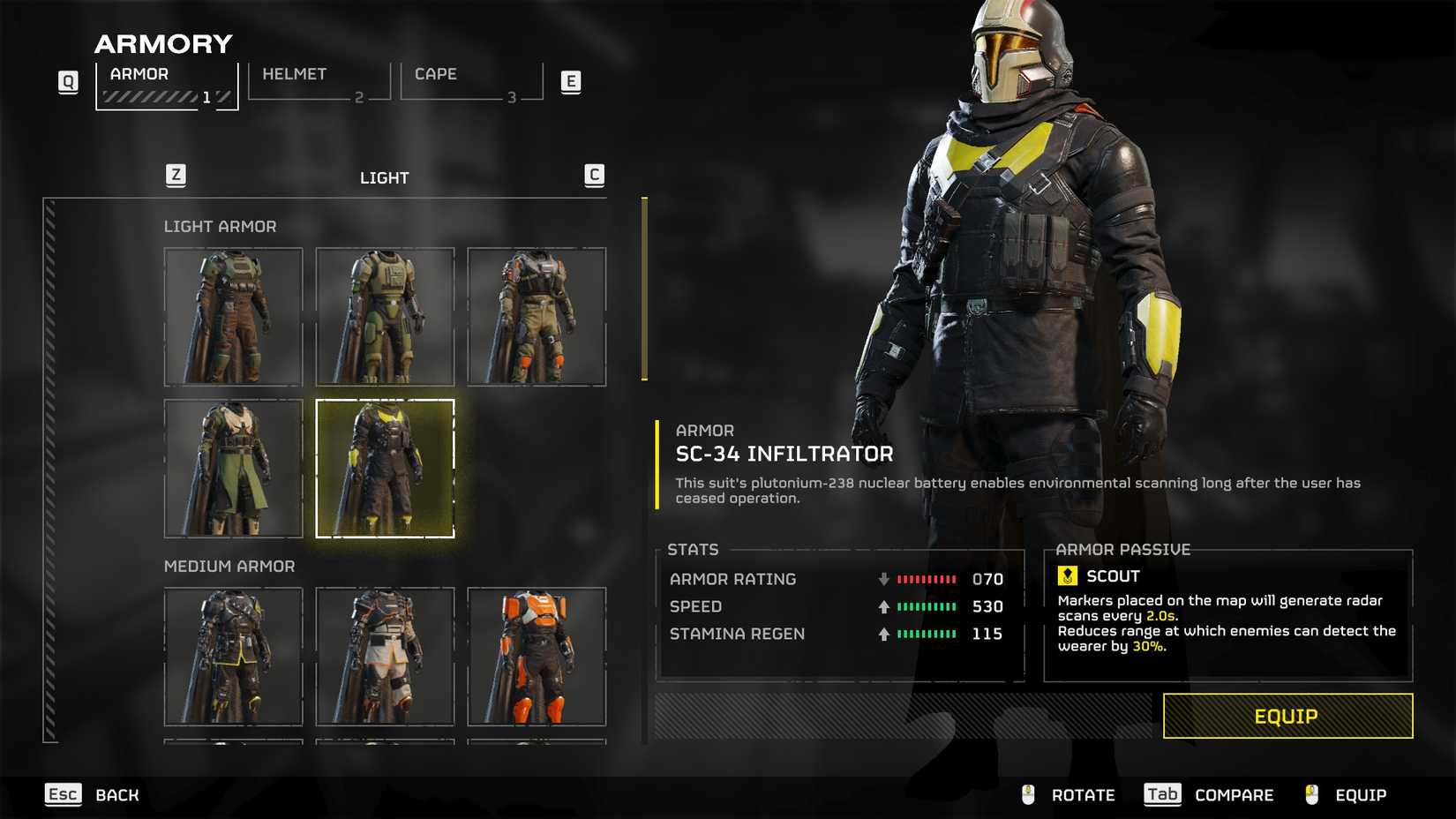The image size is (1456, 819).
Task: Click the Z filter key icon
Action: tap(176, 175)
